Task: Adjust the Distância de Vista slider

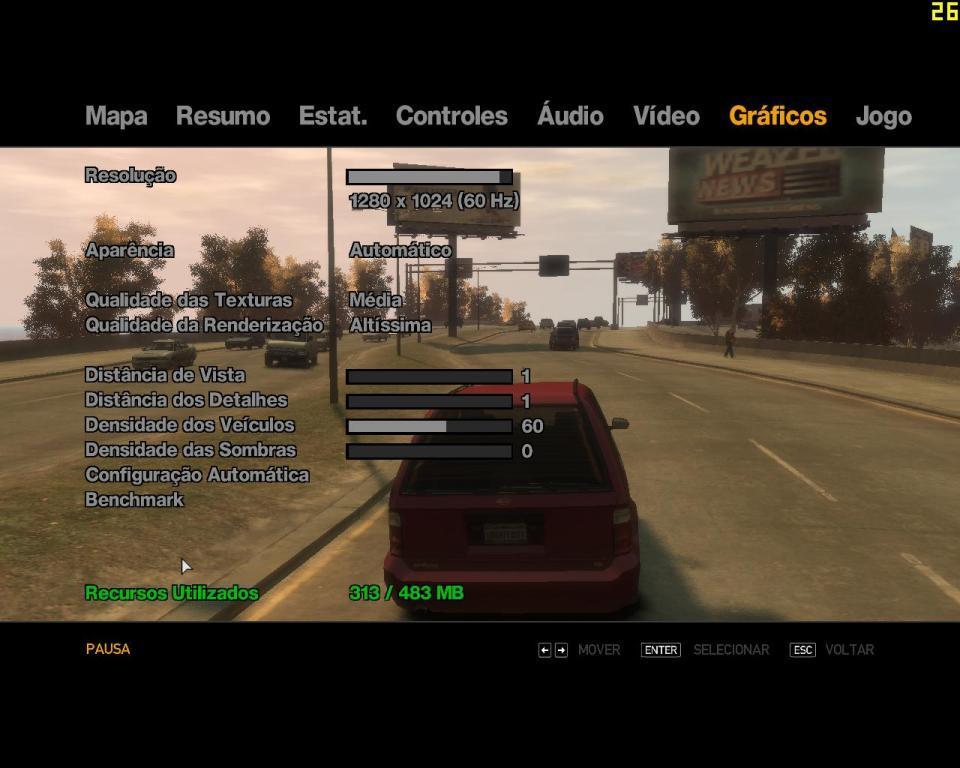Action: [x=429, y=376]
